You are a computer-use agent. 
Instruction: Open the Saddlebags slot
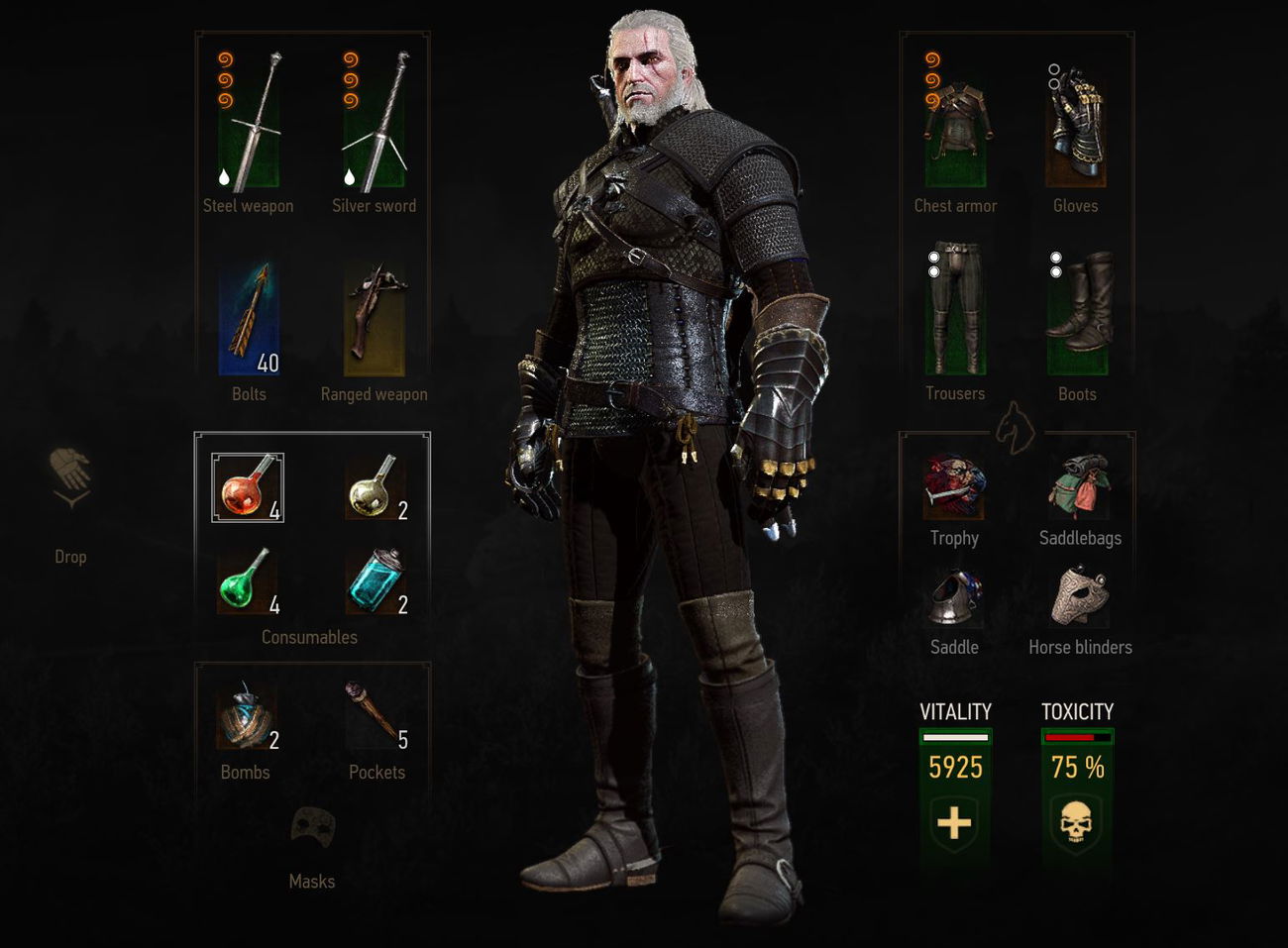(1080, 485)
